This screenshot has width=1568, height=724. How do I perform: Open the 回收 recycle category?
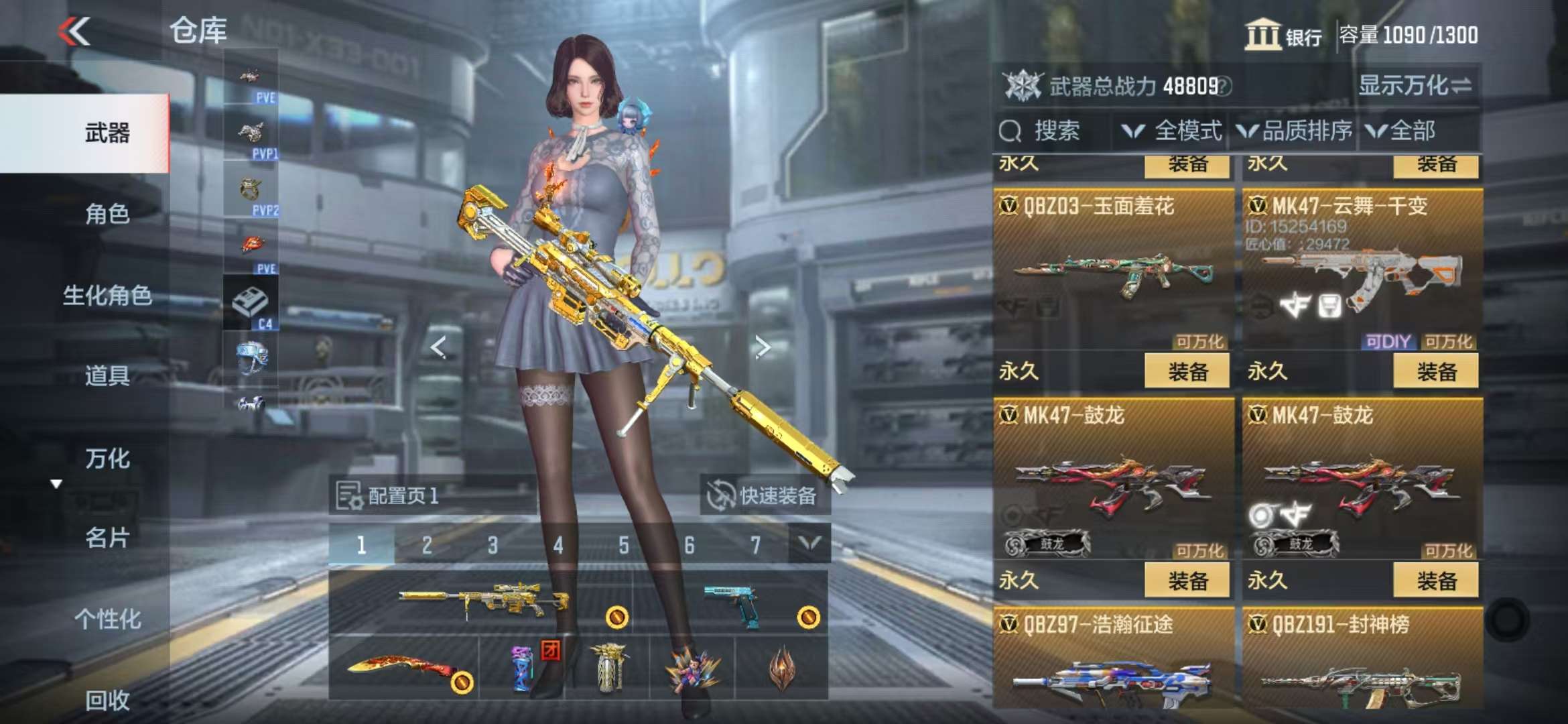tap(107, 700)
